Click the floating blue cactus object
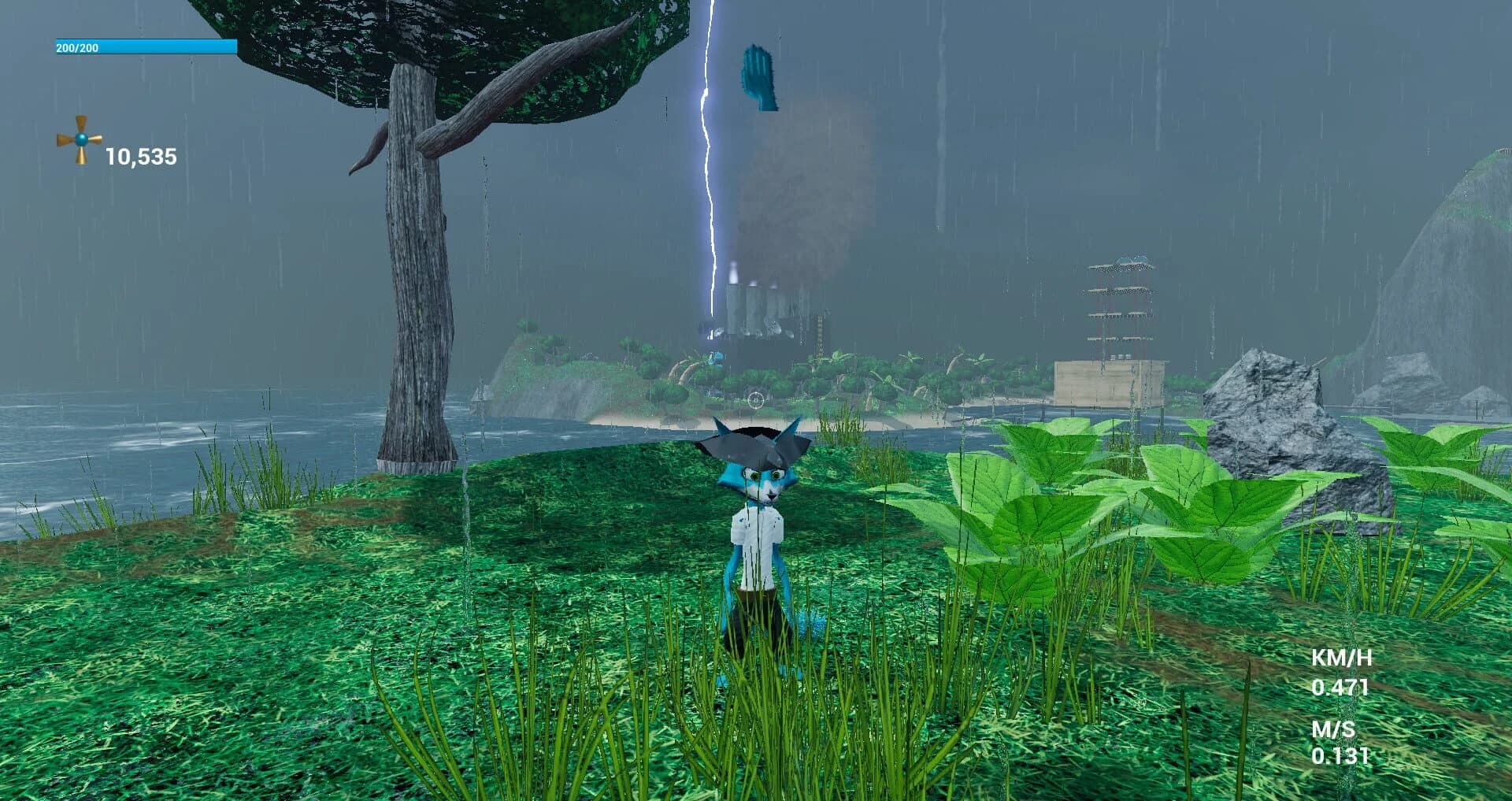The image size is (1512, 801). [760, 76]
